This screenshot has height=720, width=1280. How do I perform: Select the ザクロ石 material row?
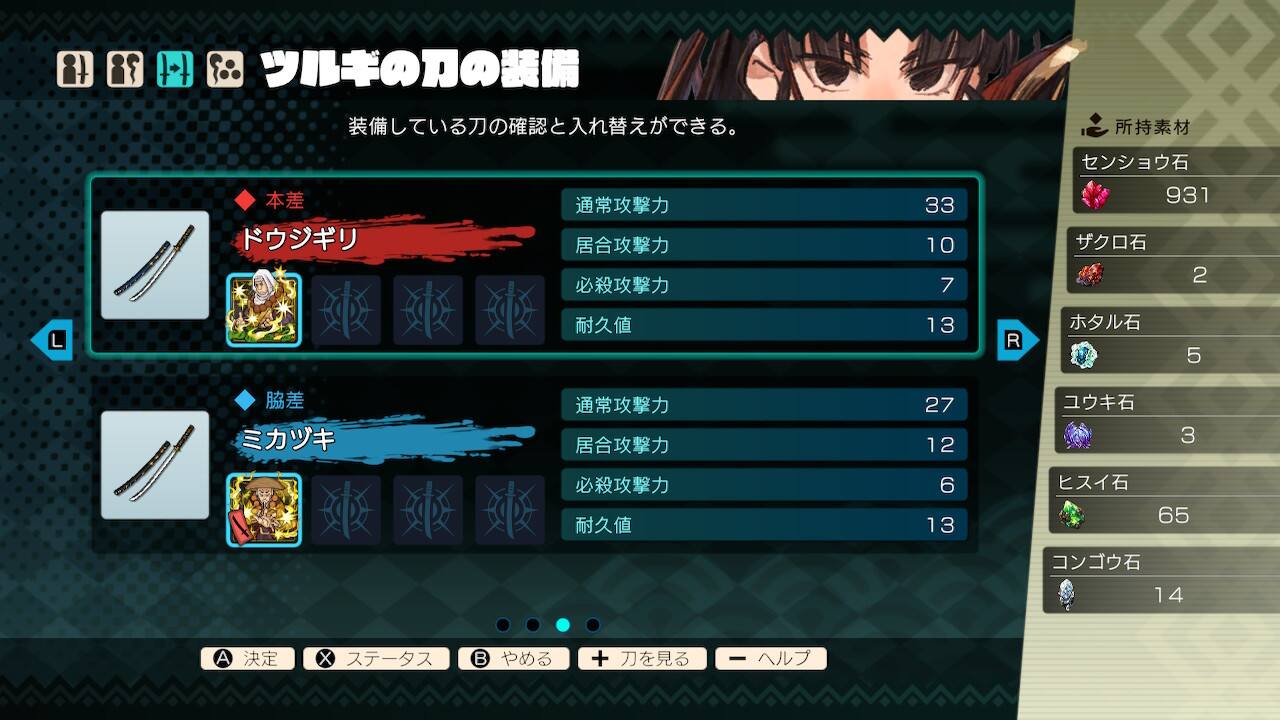pyautogui.click(x=1165, y=261)
